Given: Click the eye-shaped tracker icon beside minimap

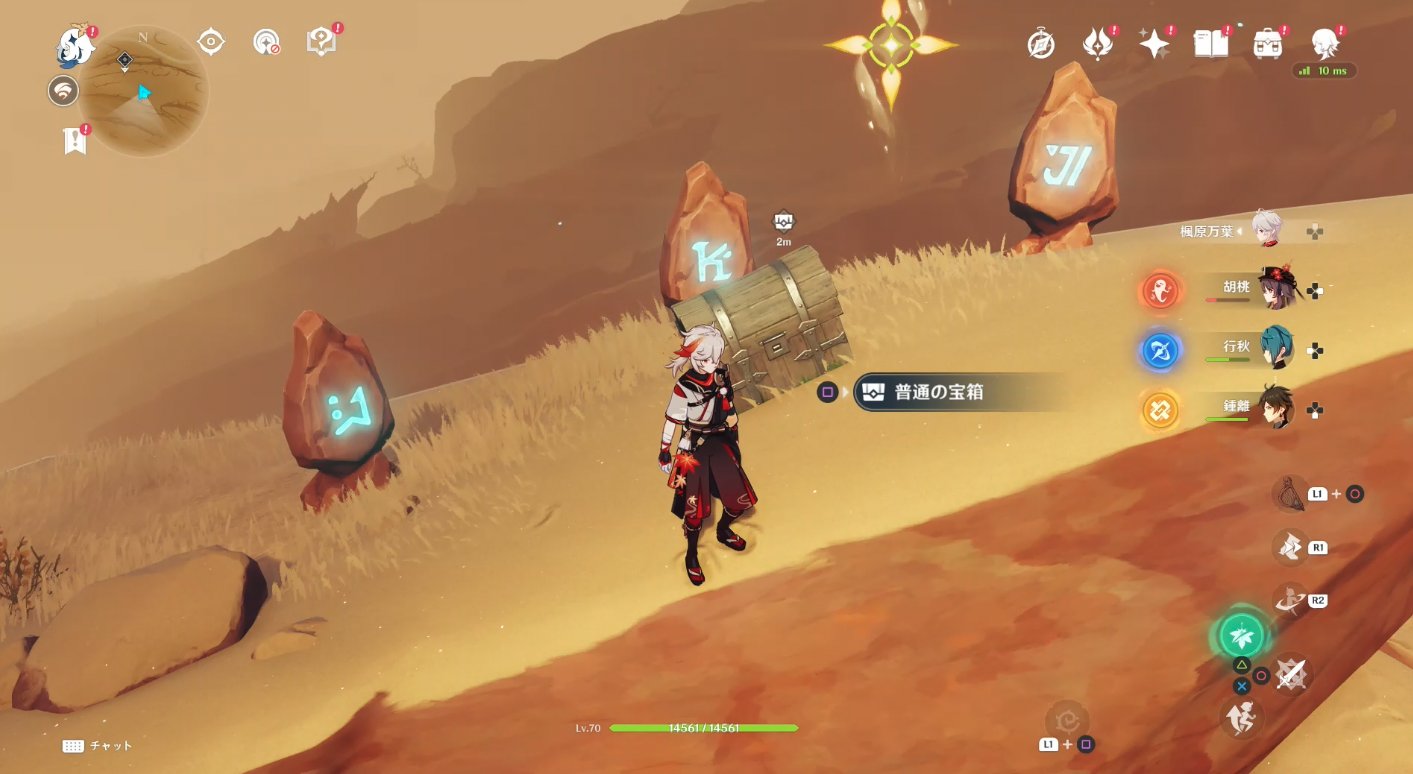Looking at the screenshot, I should [210, 42].
